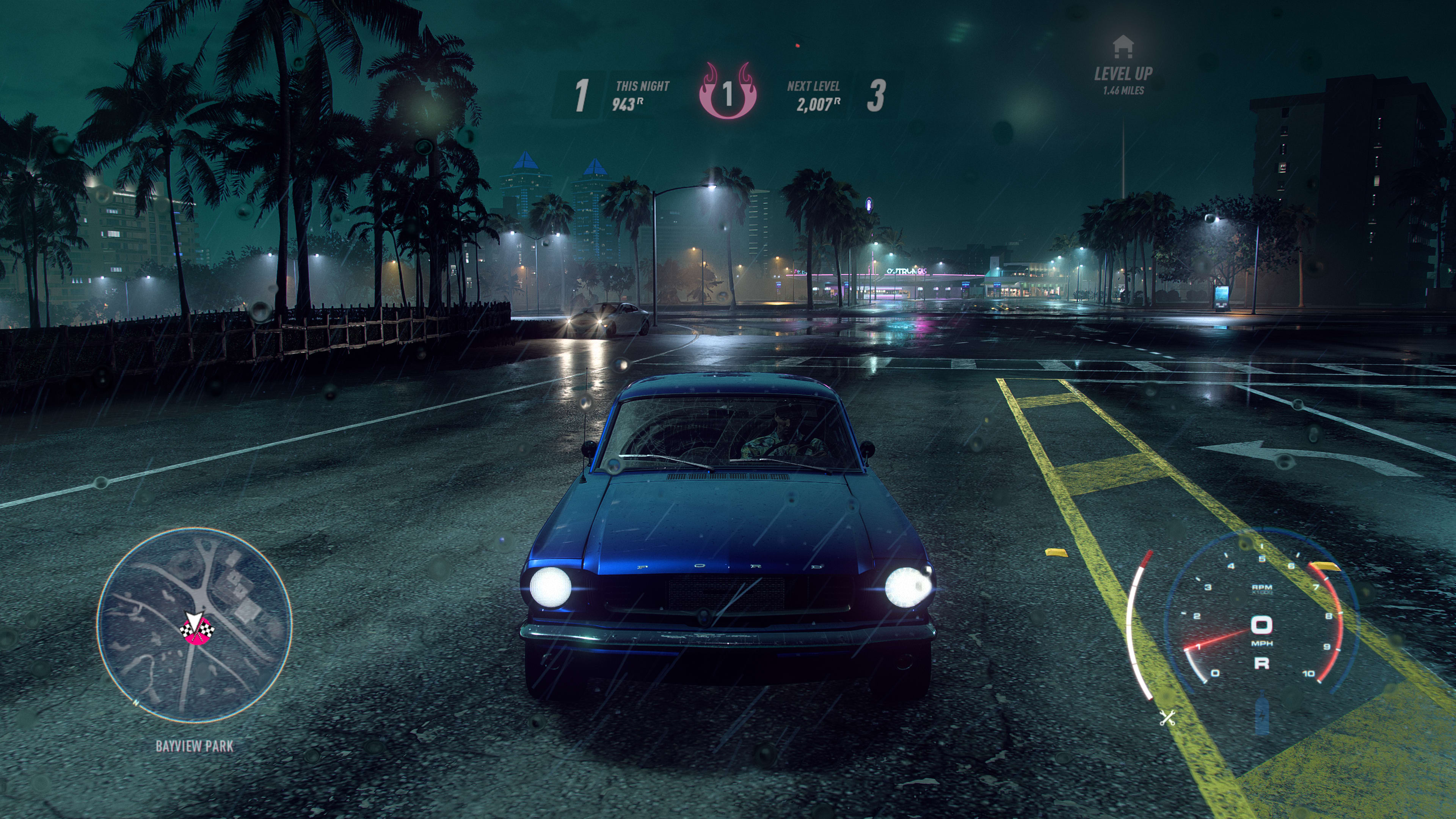Click the wrench repair icon

[x=1167, y=718]
